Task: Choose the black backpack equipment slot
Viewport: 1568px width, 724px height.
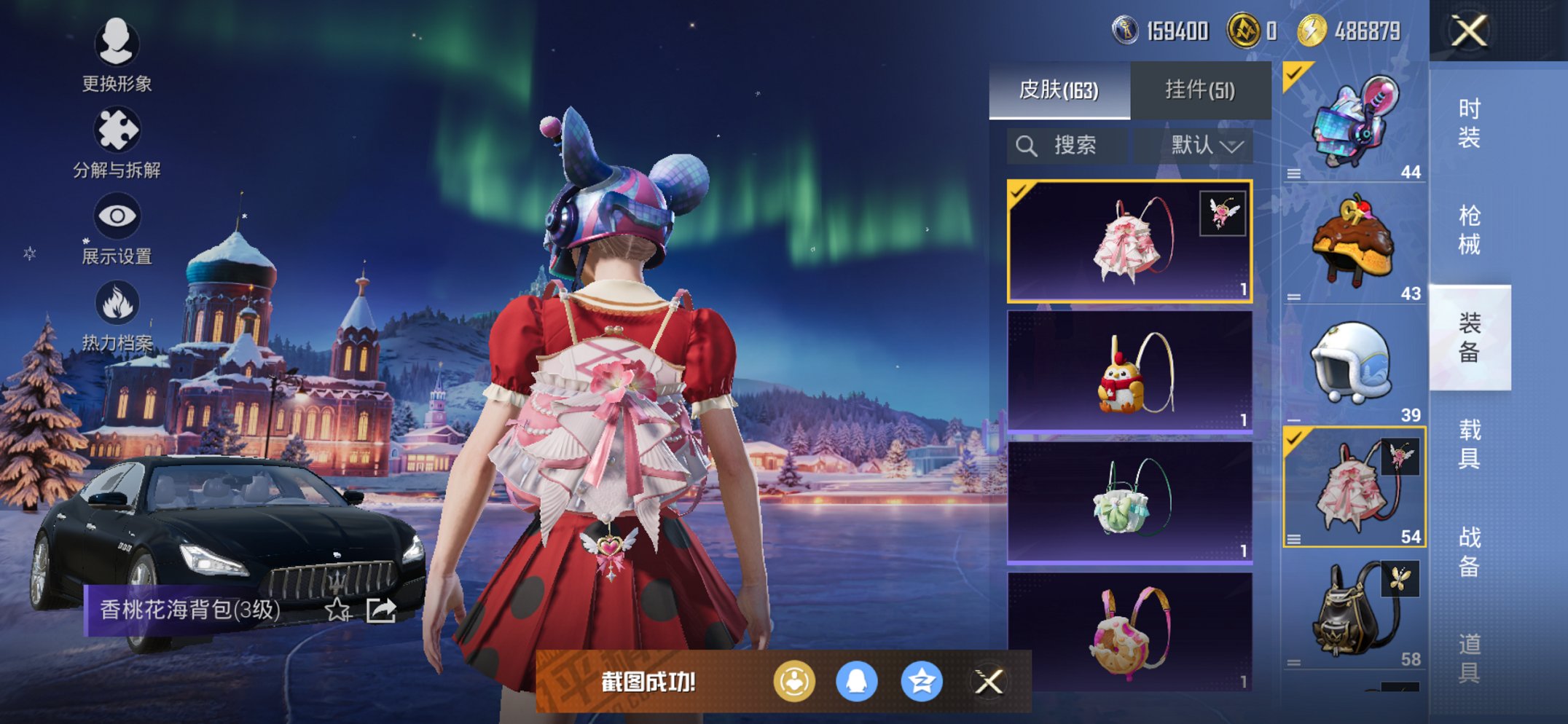Action: click(1354, 612)
